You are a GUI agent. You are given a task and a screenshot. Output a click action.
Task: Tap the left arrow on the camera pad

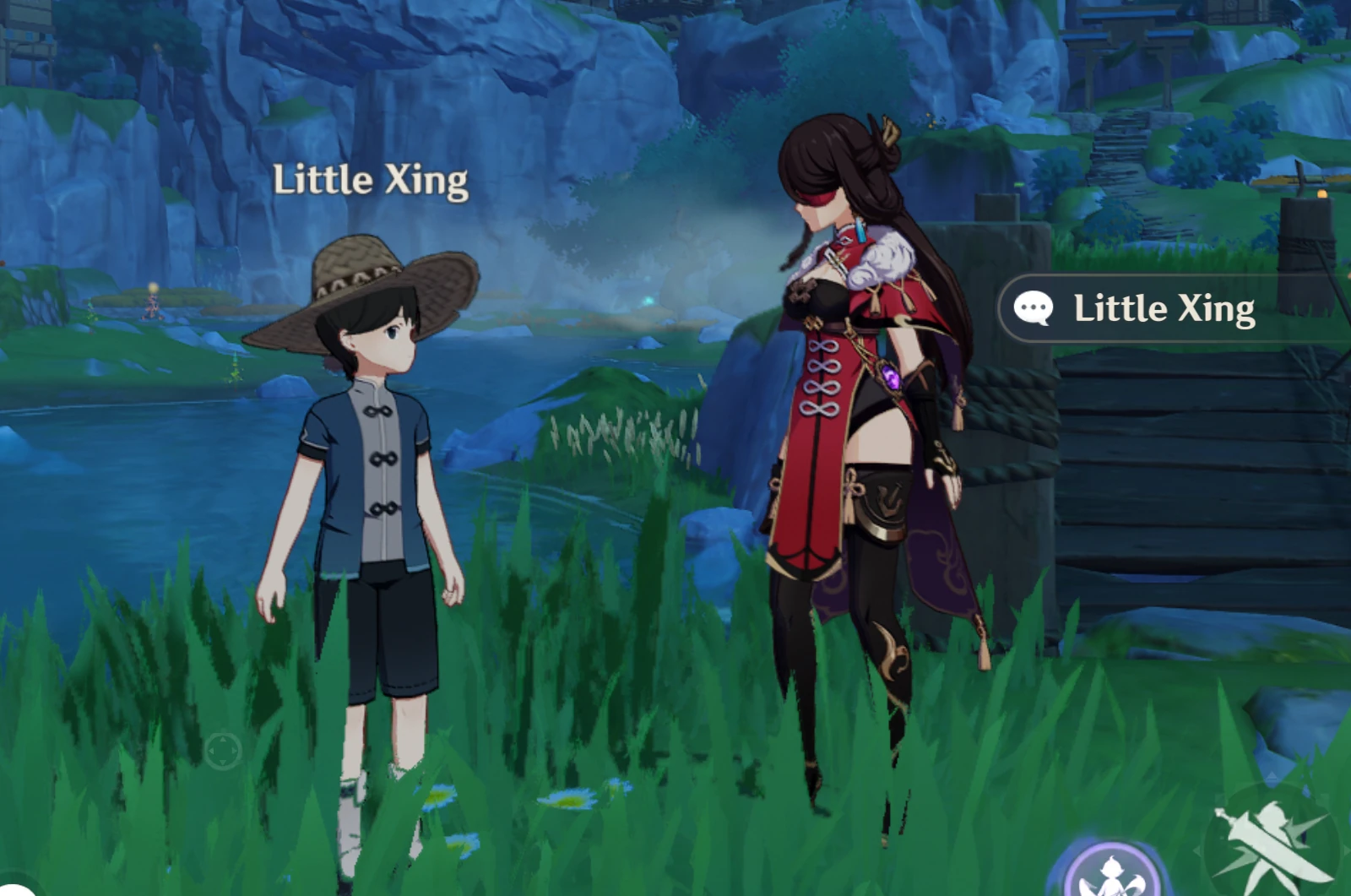click(x=211, y=751)
